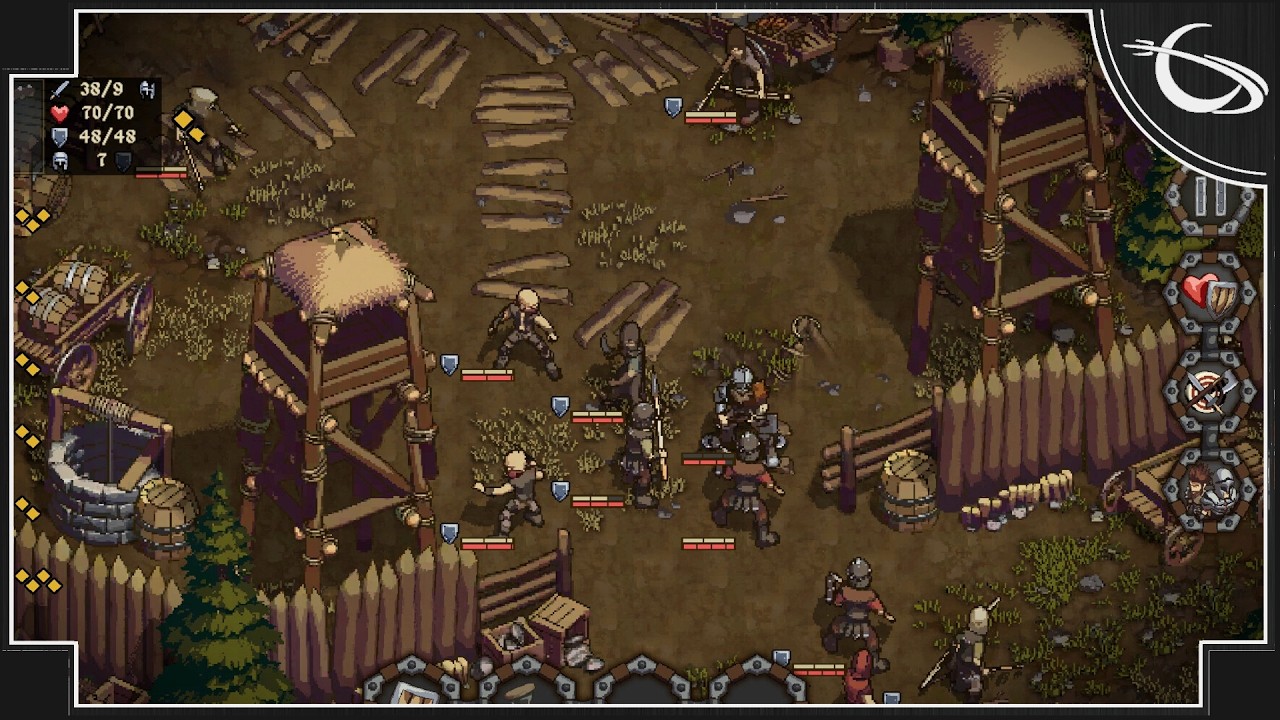Select the shield item in the bottom slot bar
This screenshot has height=720, width=1280.
413,693
